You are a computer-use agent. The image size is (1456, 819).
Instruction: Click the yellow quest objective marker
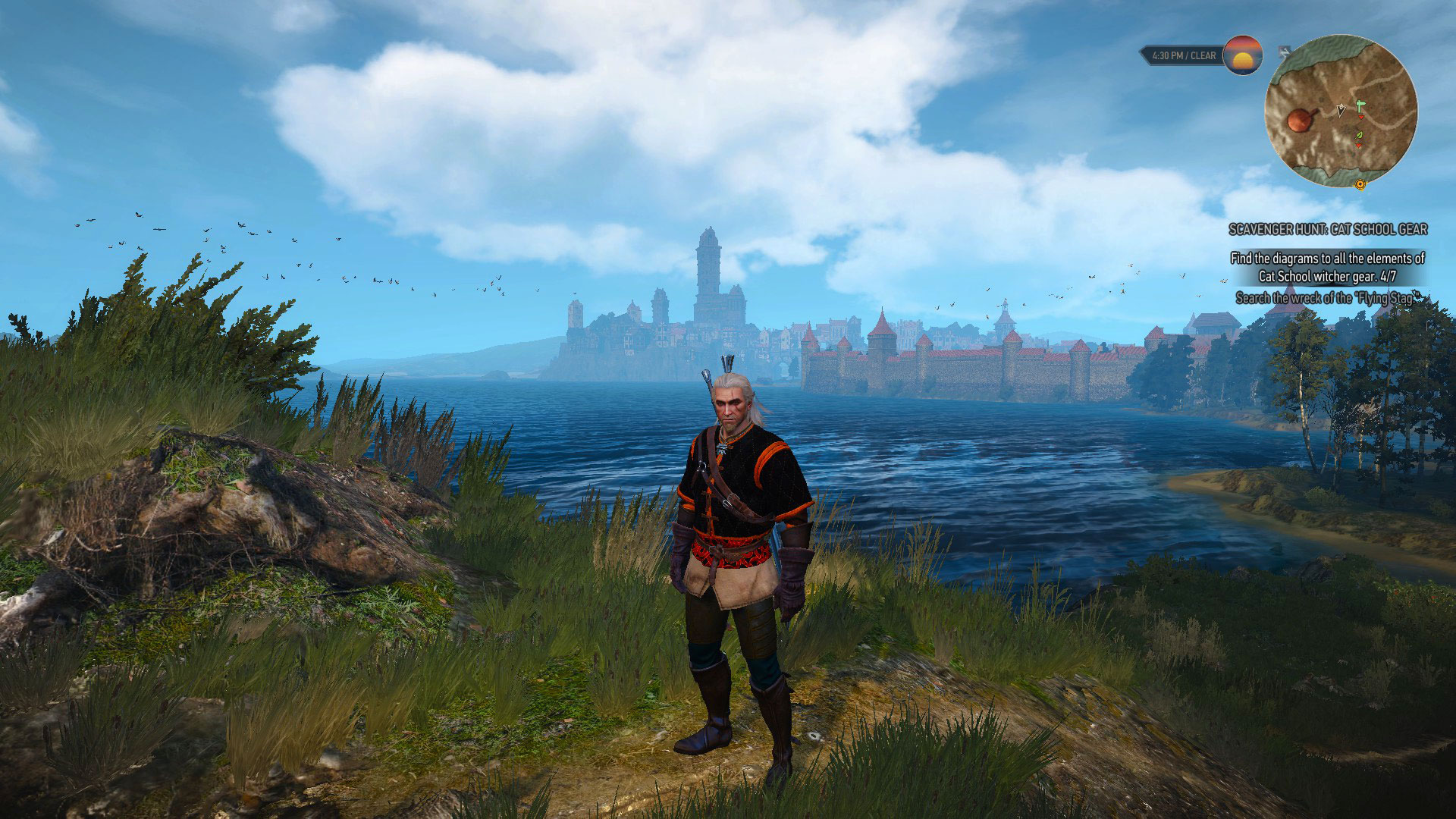pos(1360,184)
